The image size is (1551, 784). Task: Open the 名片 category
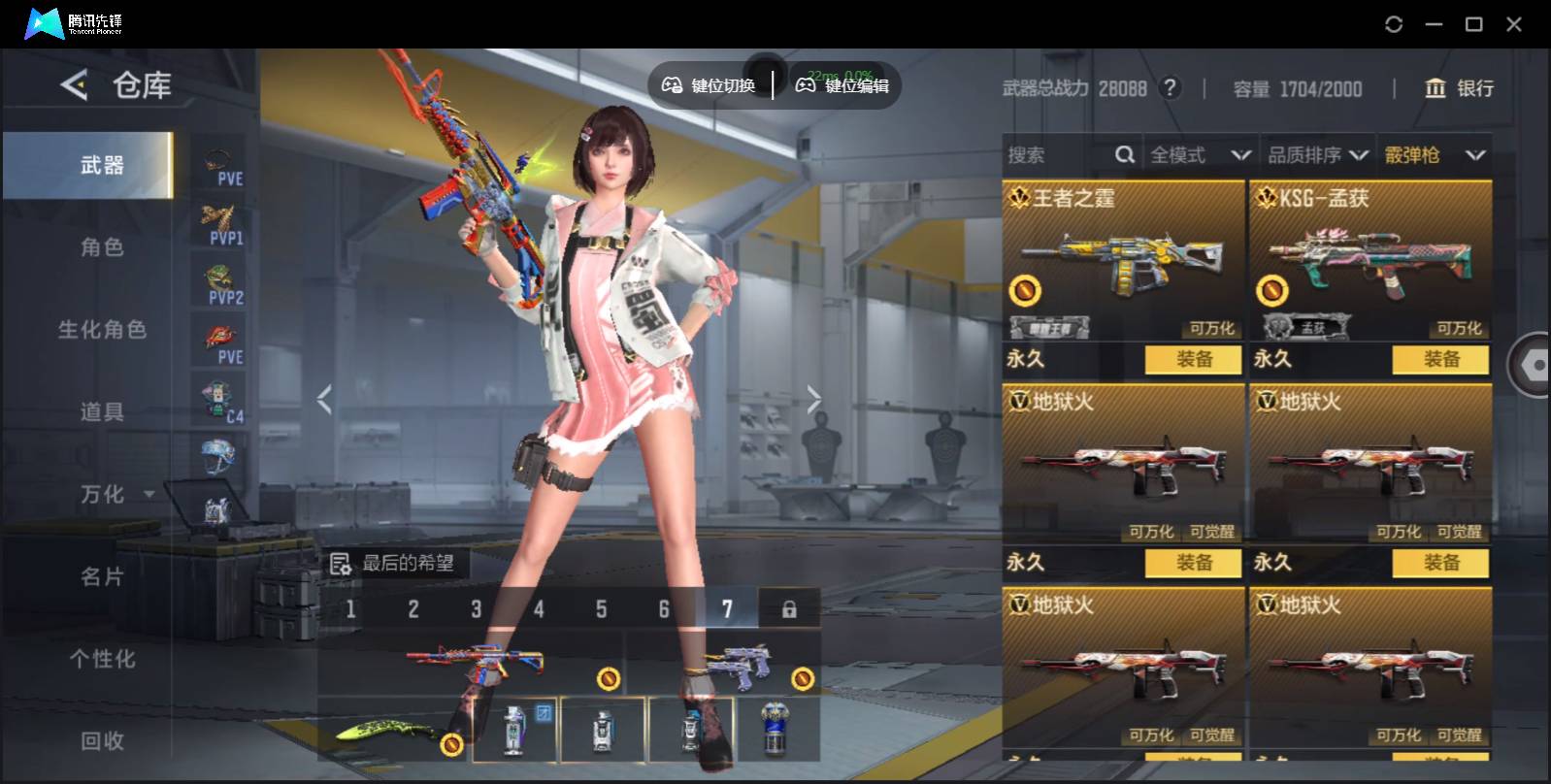(102, 577)
